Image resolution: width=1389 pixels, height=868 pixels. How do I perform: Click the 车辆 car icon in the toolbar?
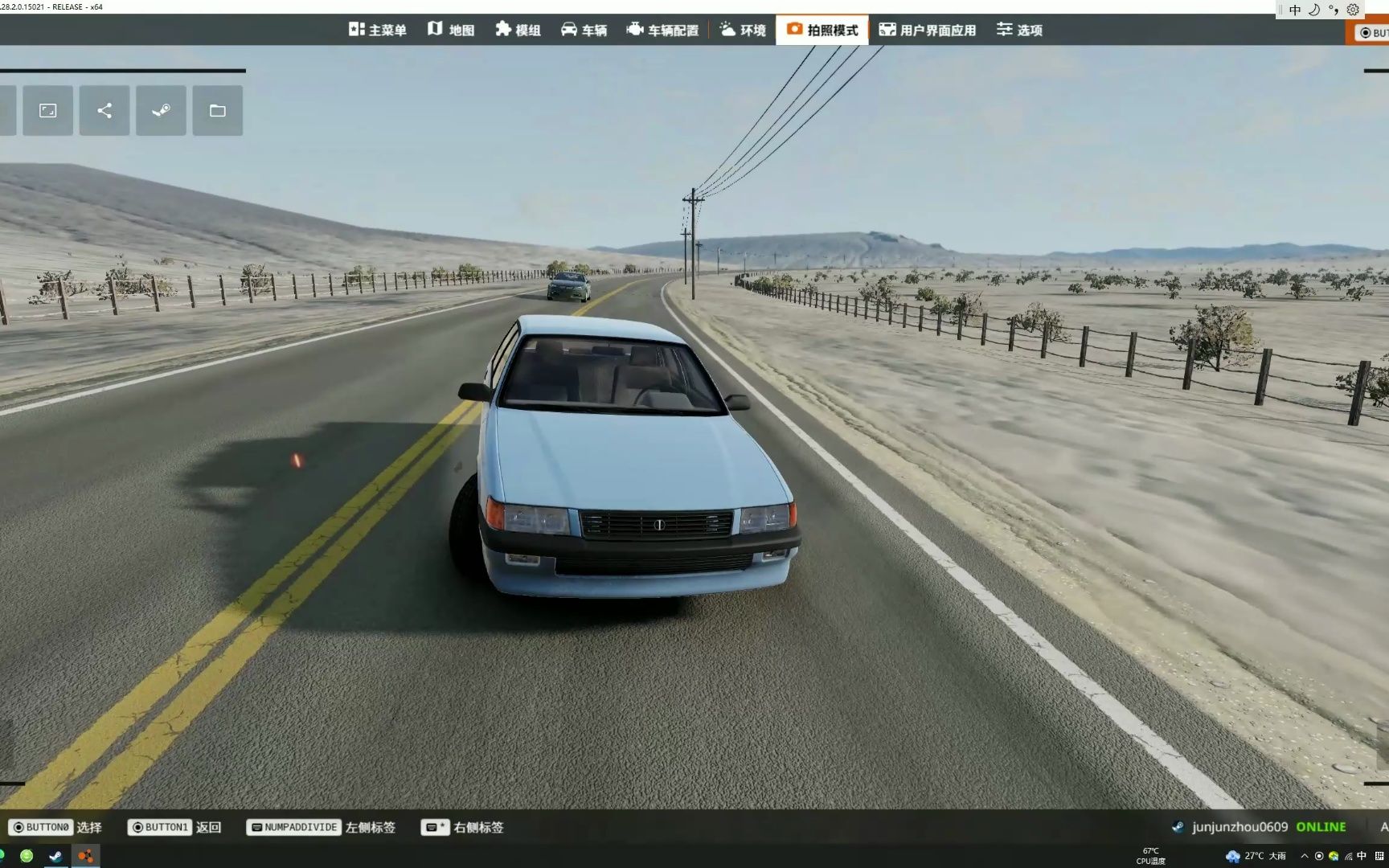[571, 29]
